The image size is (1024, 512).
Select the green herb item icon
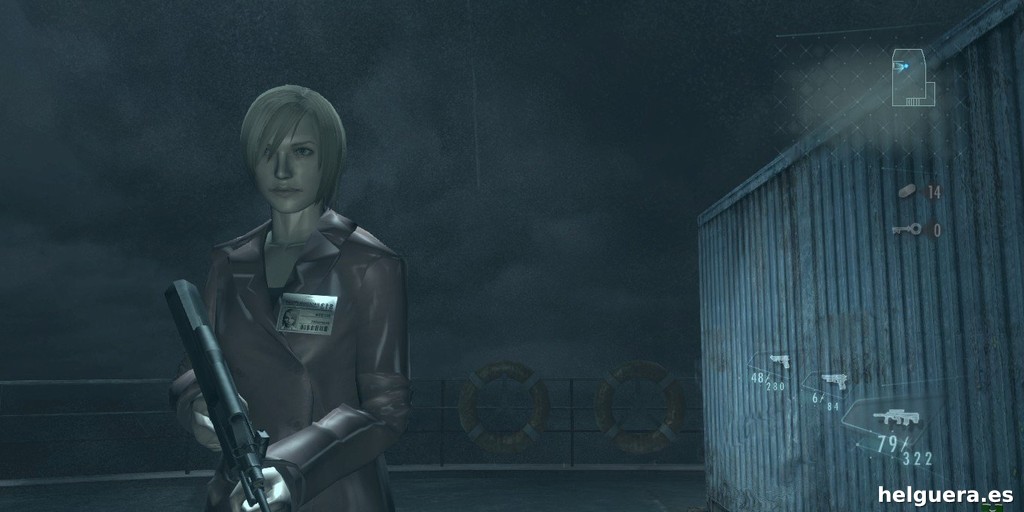(x=907, y=192)
